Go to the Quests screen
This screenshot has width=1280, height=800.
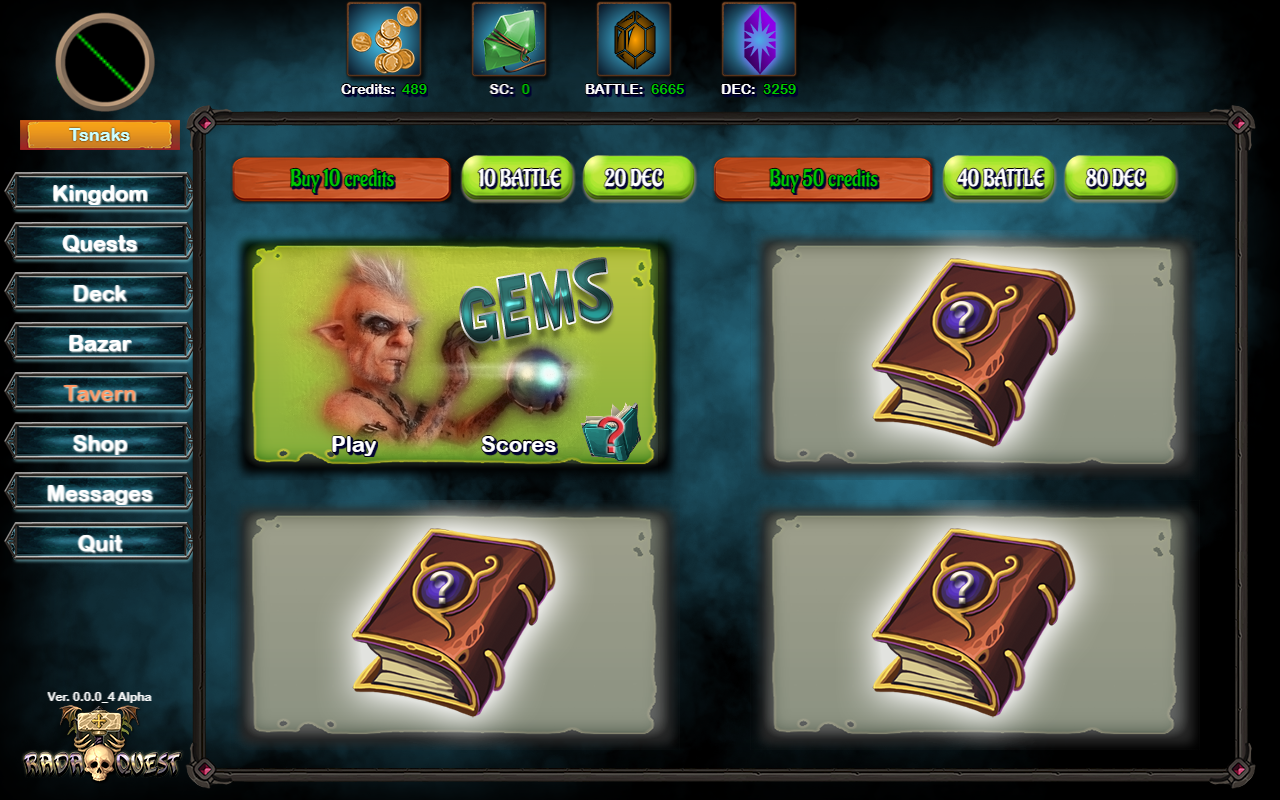coord(100,243)
